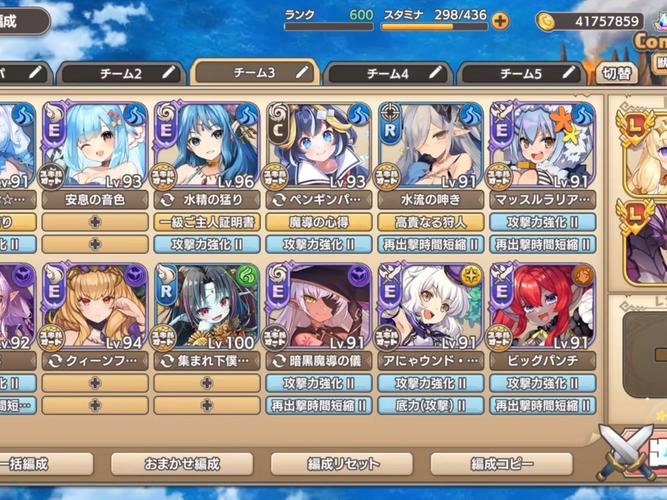
Task: Switch to the チーム5 tab
Action: 520,73
